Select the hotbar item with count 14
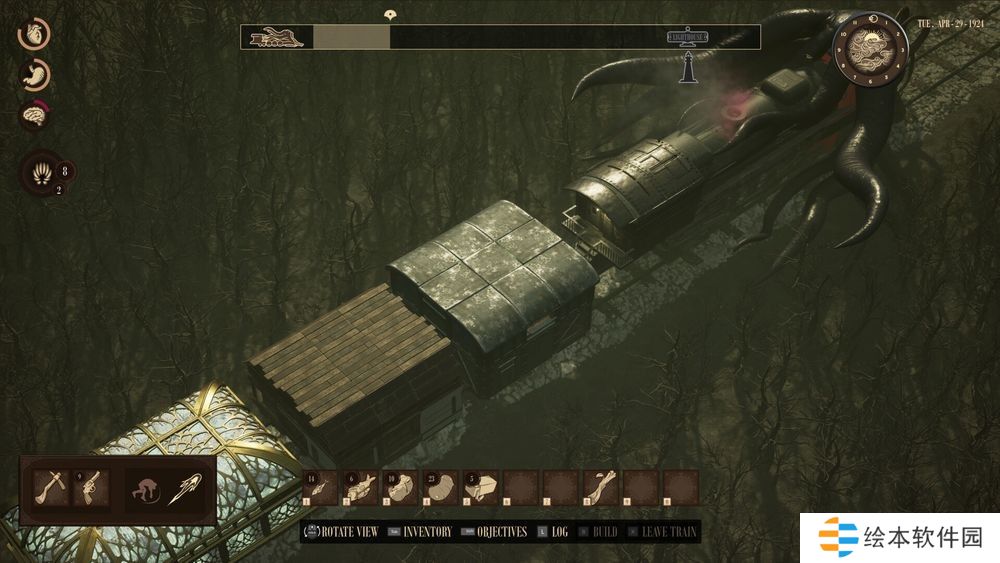 point(320,487)
